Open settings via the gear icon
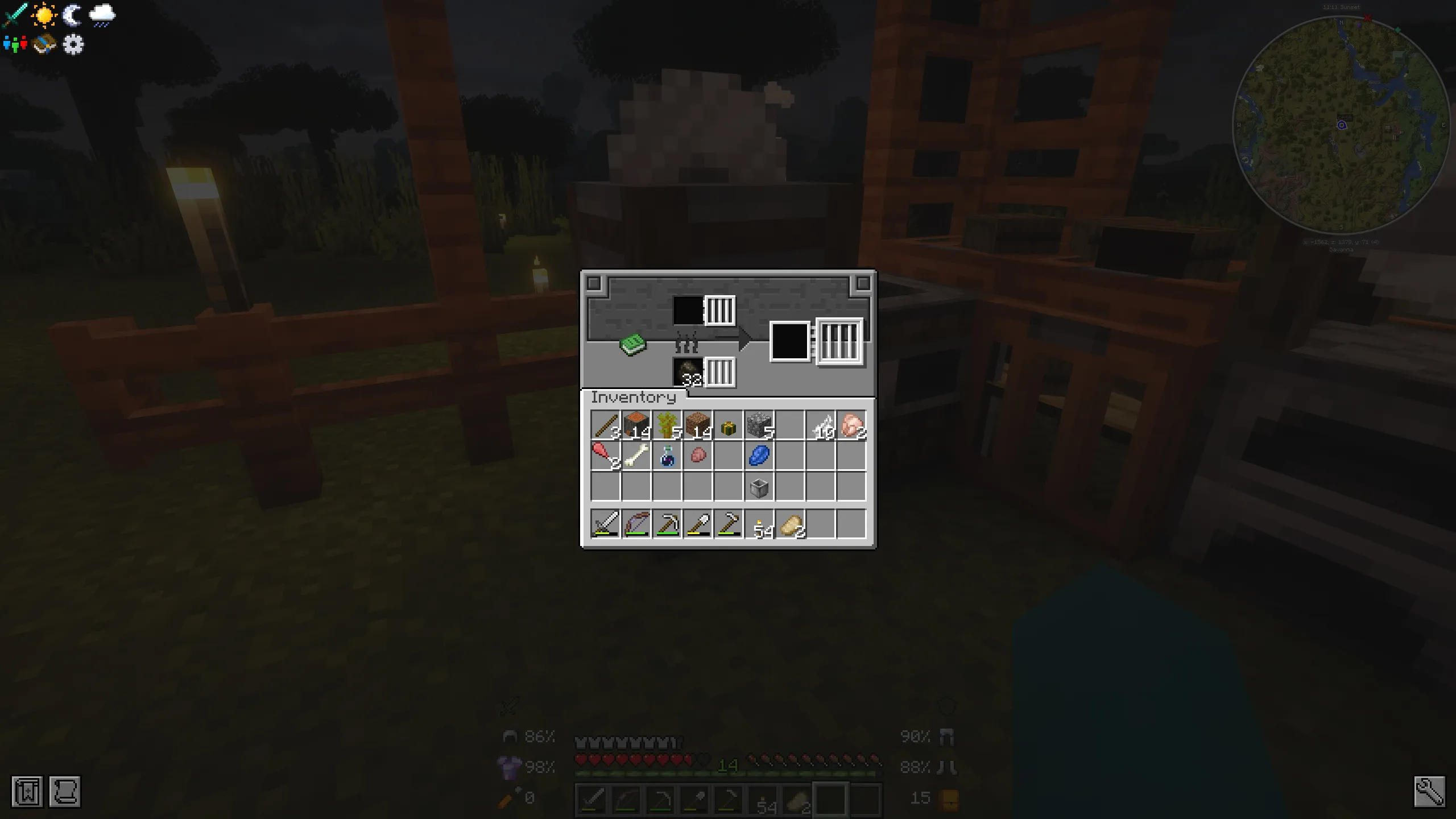The height and width of the screenshot is (819, 1456). pyautogui.click(x=74, y=45)
